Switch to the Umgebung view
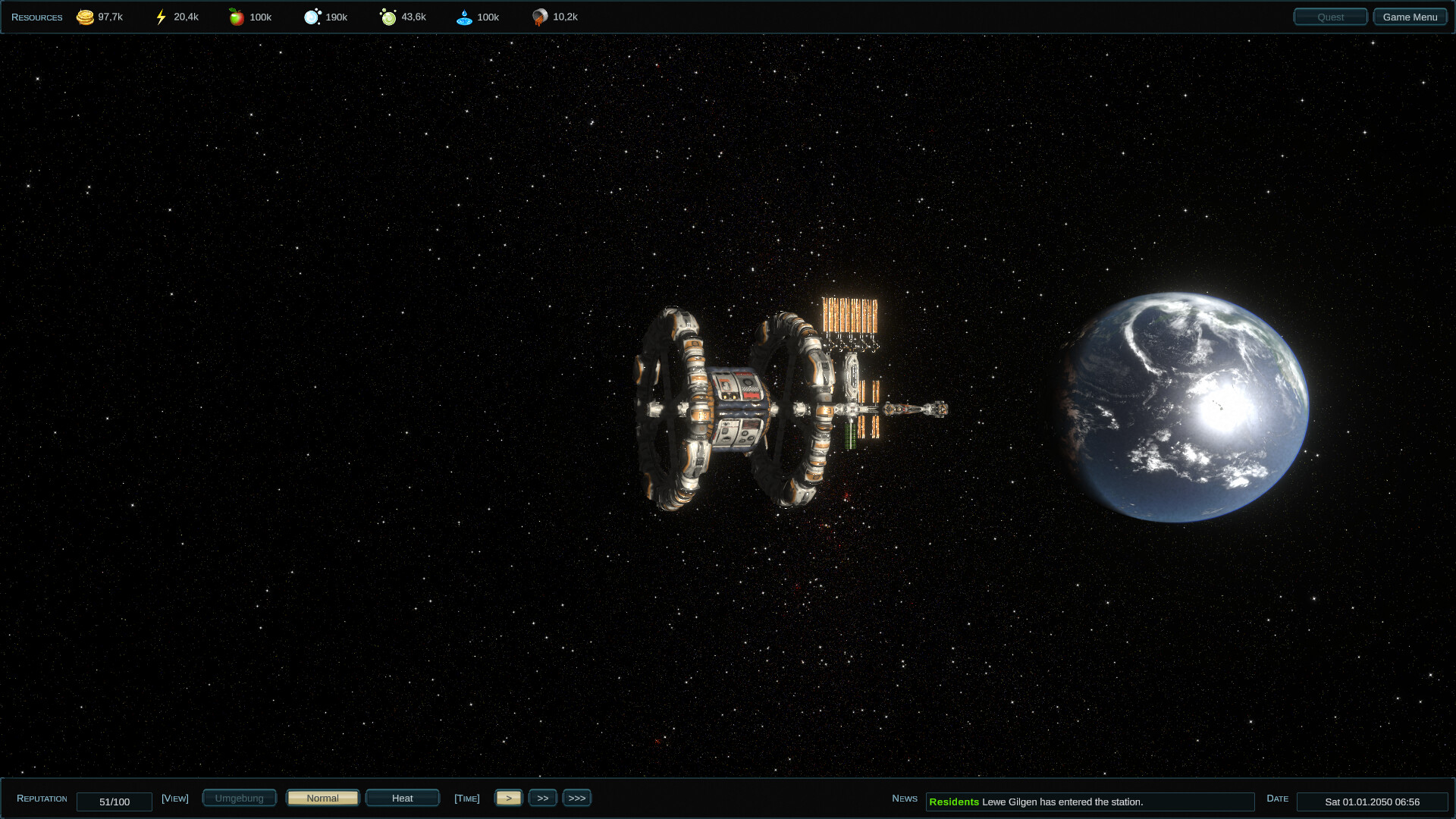 (x=239, y=798)
